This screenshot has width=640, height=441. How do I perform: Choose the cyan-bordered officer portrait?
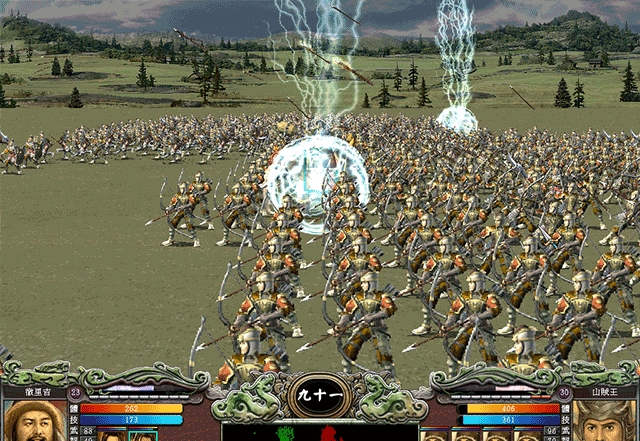tap(143, 435)
